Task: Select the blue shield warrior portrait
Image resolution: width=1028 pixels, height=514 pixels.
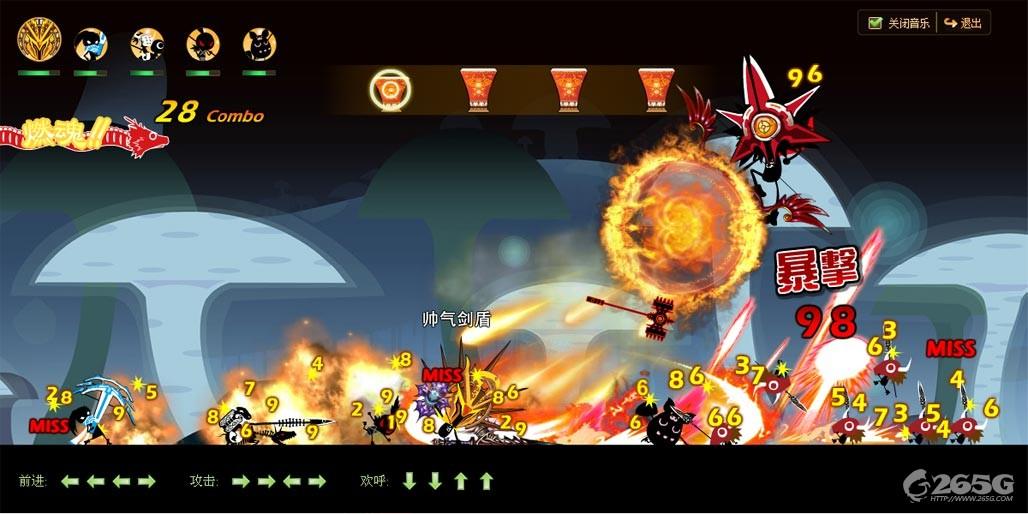Action: point(92,44)
